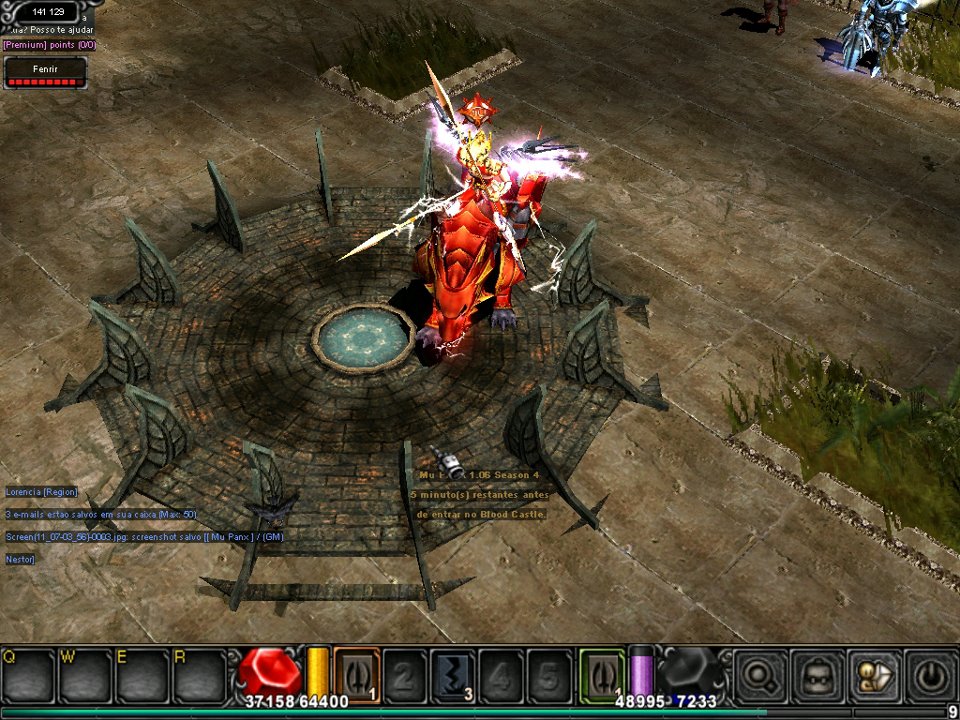
Task: Click the E item hotkey slot
Action: point(142,676)
